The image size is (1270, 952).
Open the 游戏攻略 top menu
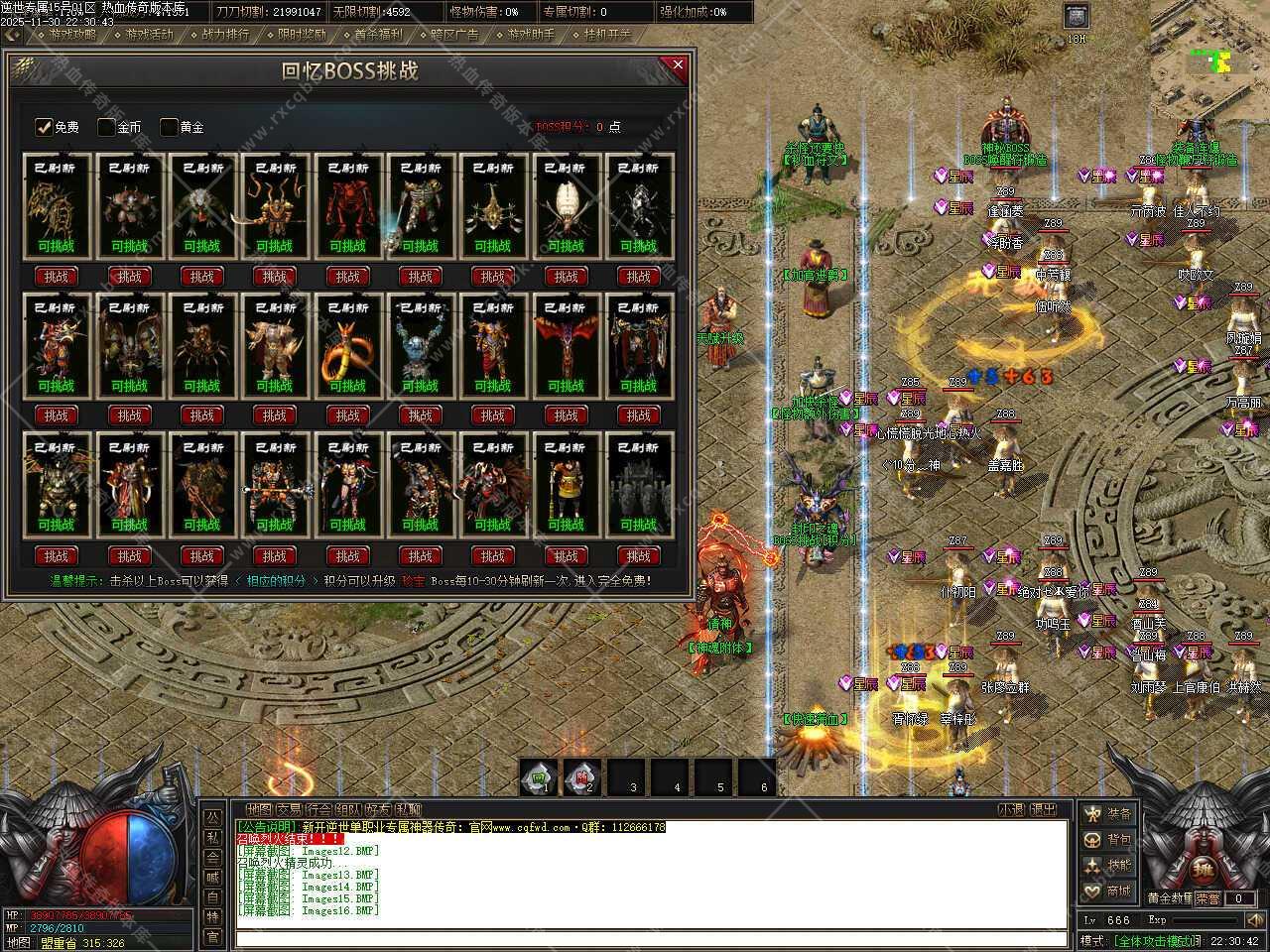[x=72, y=34]
